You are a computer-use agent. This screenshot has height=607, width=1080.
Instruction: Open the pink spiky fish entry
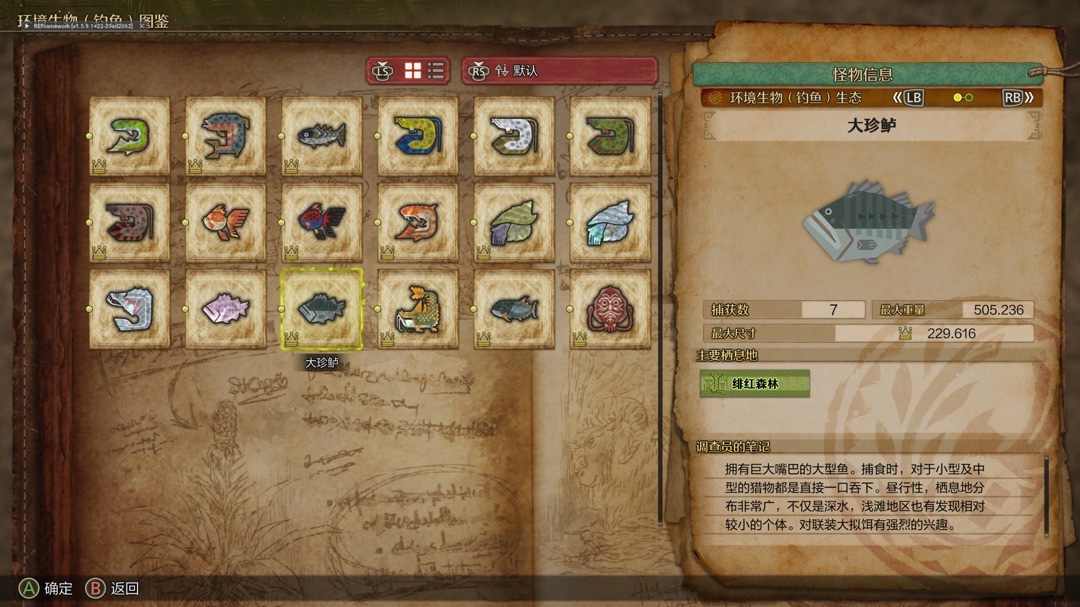click(x=225, y=308)
